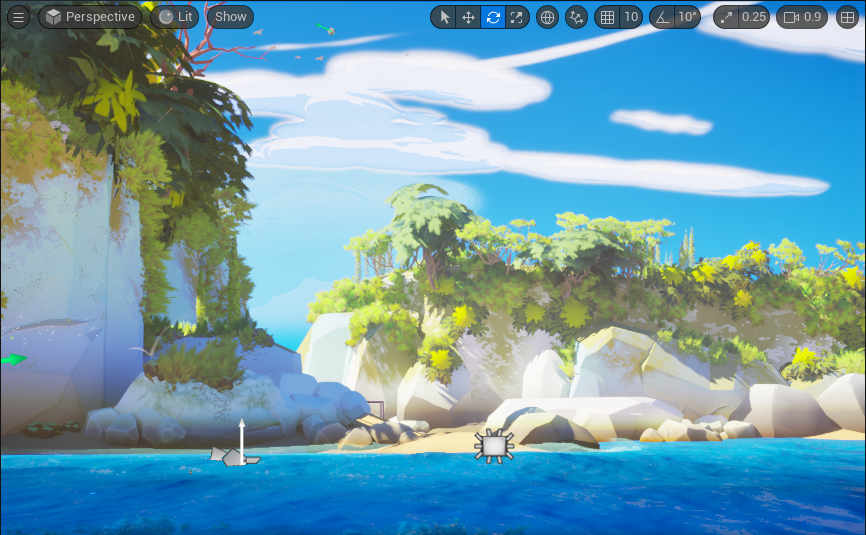
Task: Activate the select arrow tool
Action: click(x=444, y=17)
